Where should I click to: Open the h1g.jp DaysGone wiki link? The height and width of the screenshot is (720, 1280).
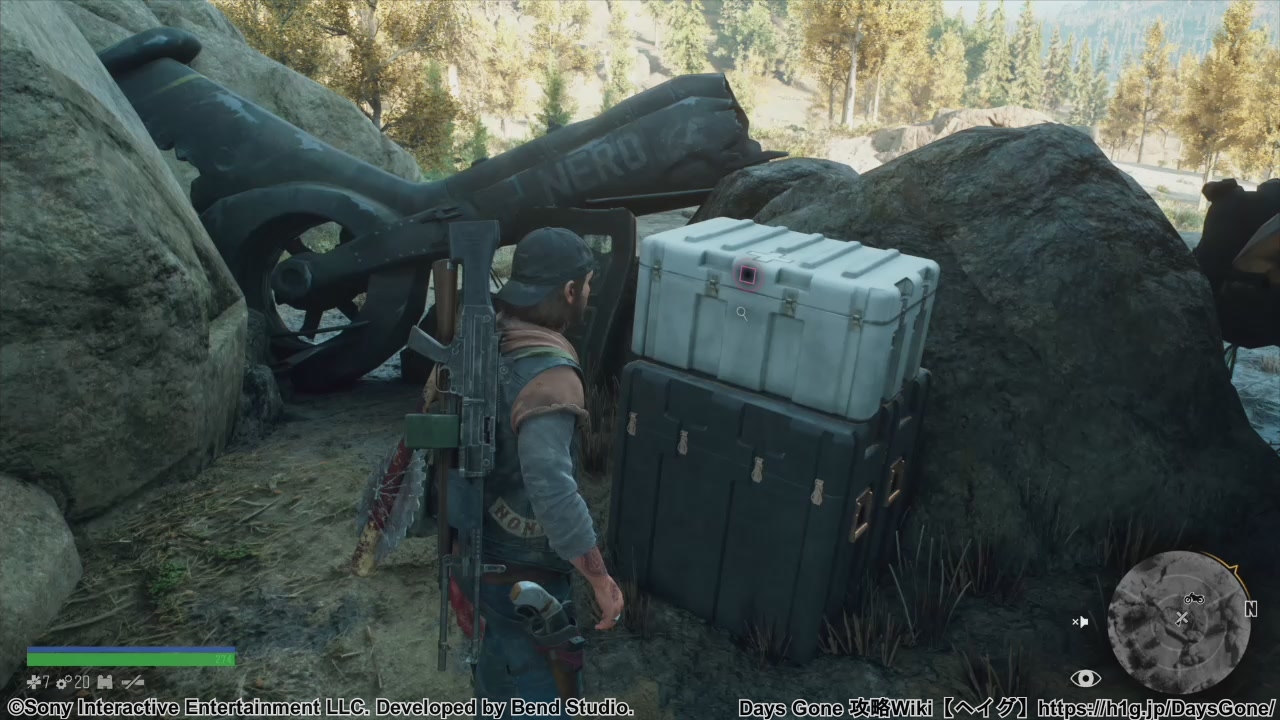pyautogui.click(x=1157, y=708)
